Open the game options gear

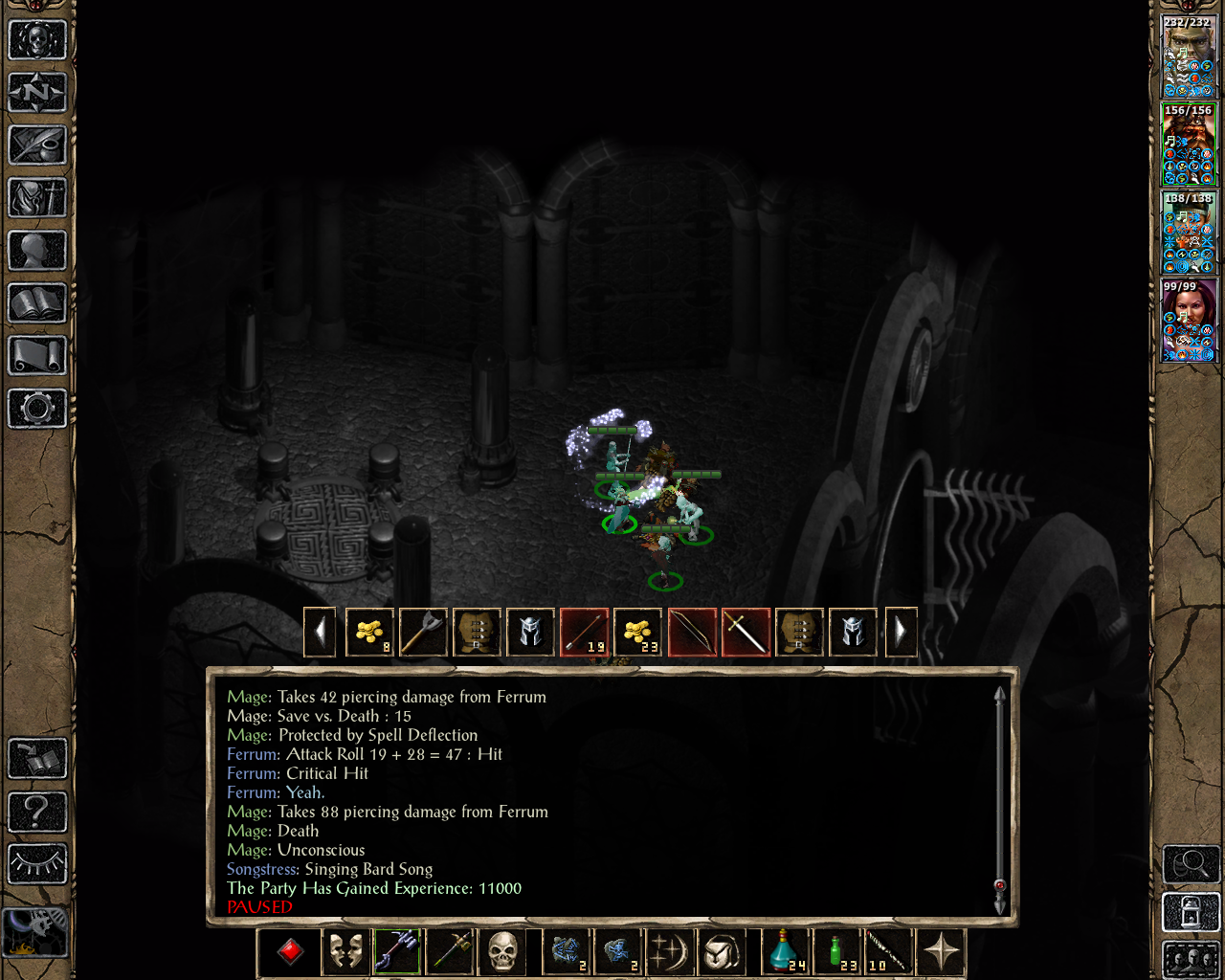tap(37, 409)
